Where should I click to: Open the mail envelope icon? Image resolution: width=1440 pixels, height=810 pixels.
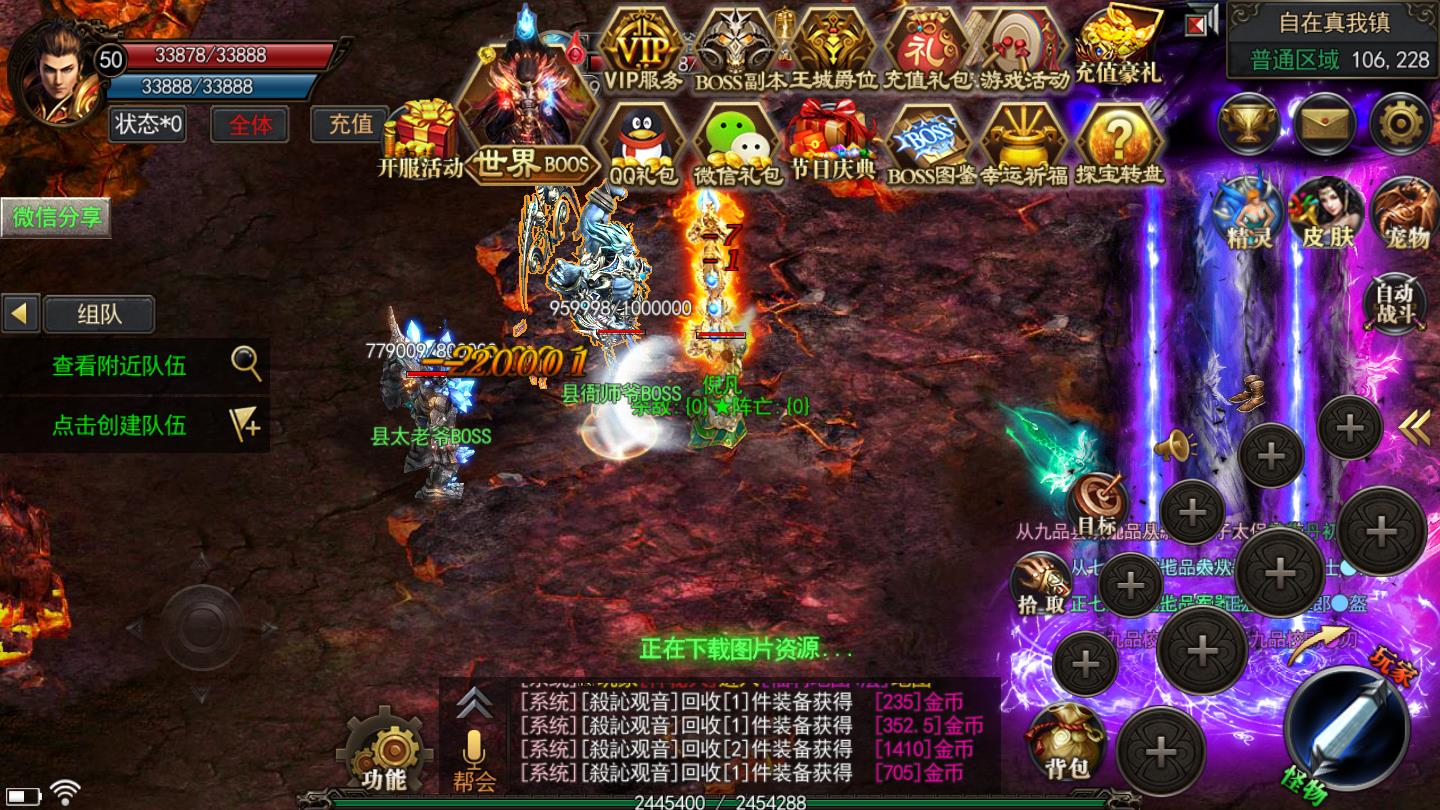coord(1324,124)
